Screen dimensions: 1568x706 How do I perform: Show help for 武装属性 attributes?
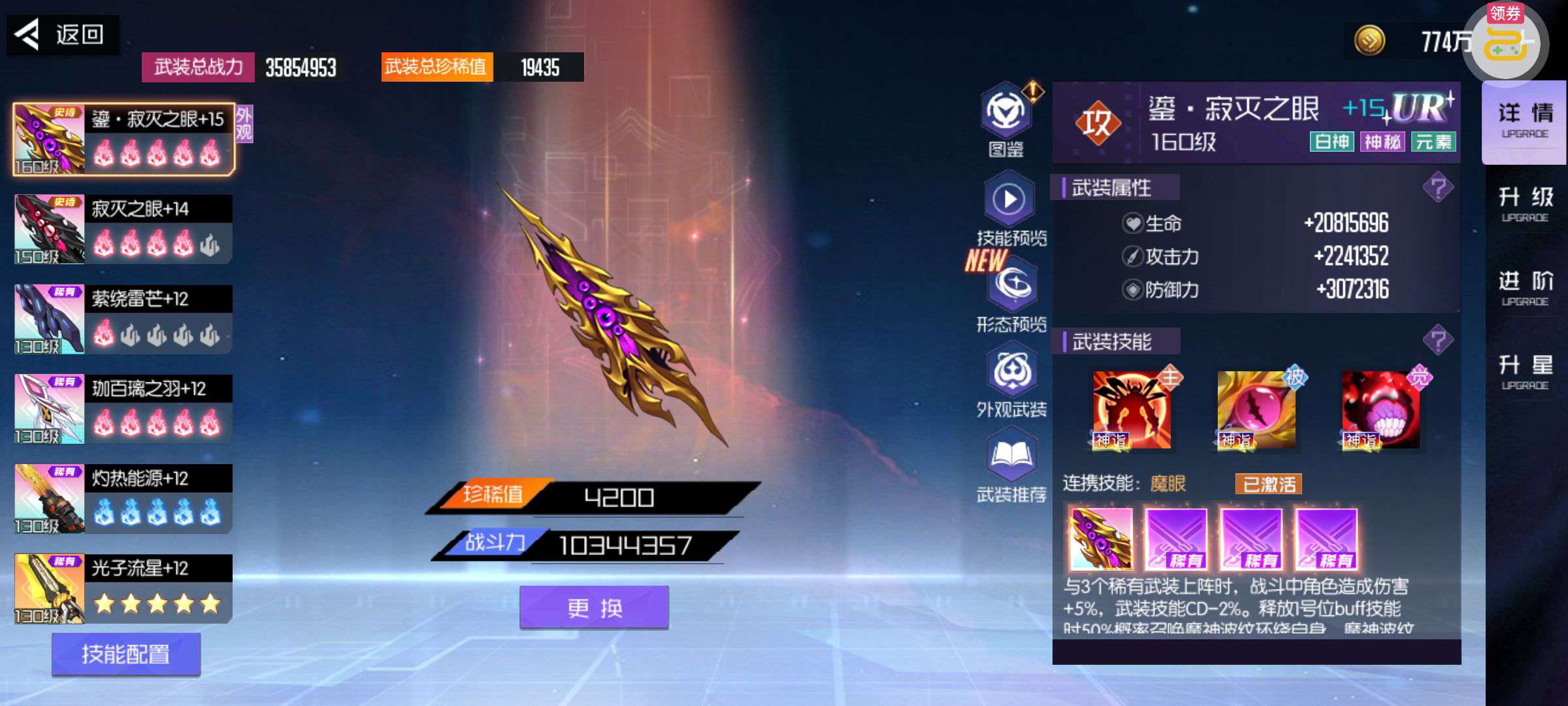click(x=1437, y=188)
